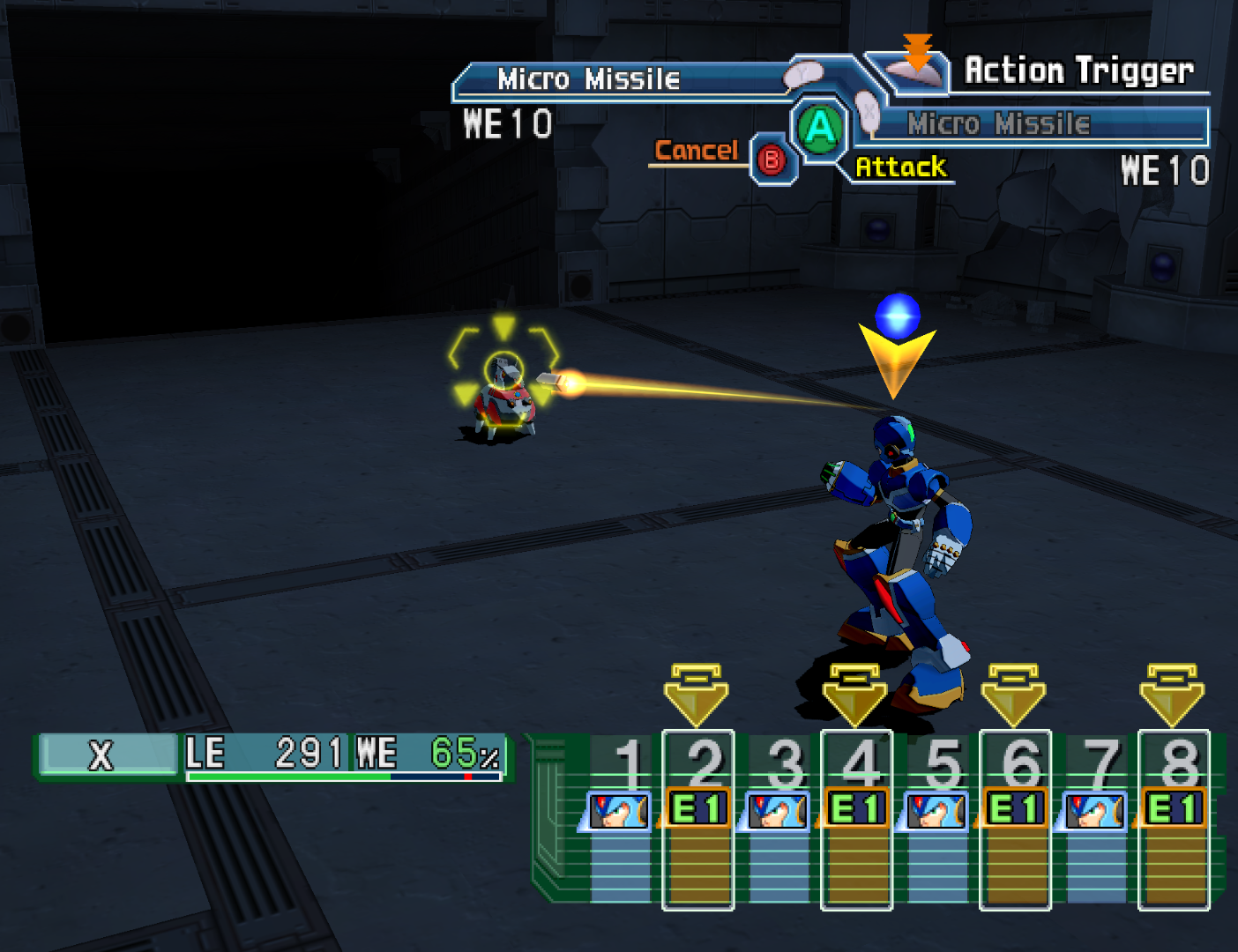Highlight the E1 enemy in turn slot 6
The width and height of the screenshot is (1238, 952).
click(1016, 808)
